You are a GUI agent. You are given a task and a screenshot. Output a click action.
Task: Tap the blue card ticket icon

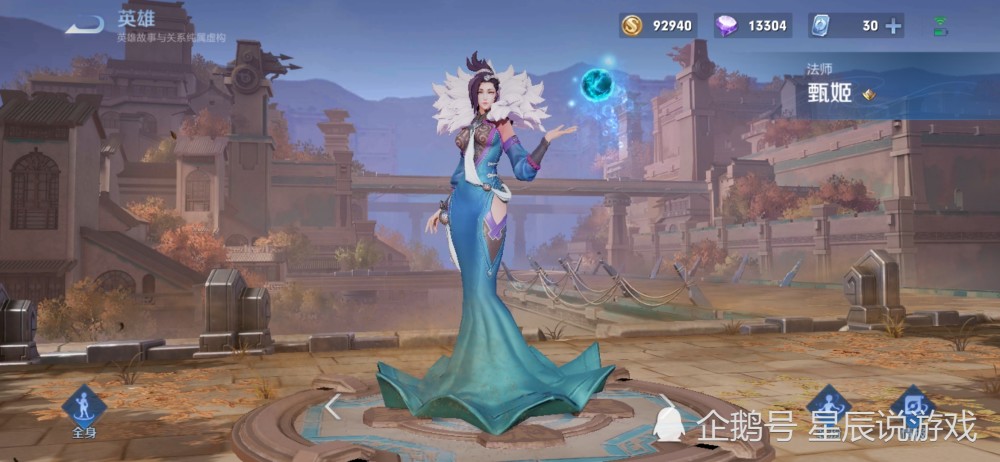(820, 26)
